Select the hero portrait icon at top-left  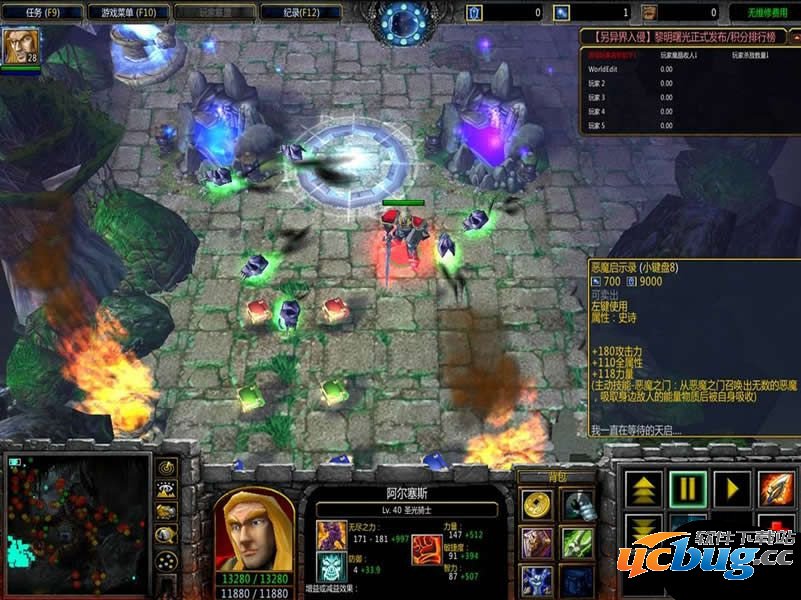coord(17,47)
